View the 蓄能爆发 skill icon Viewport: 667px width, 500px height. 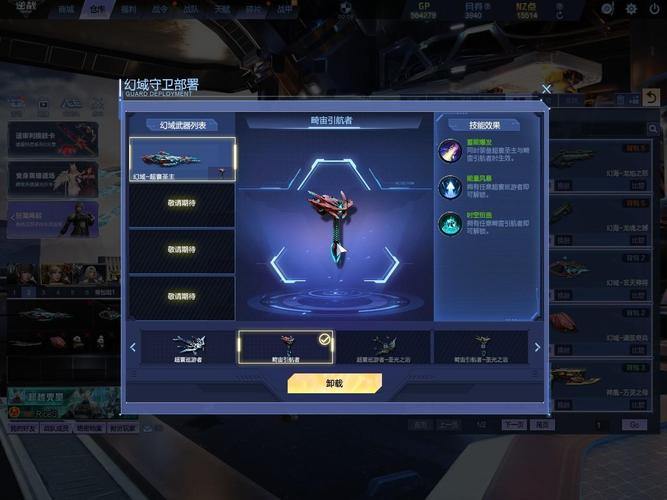(x=450, y=151)
